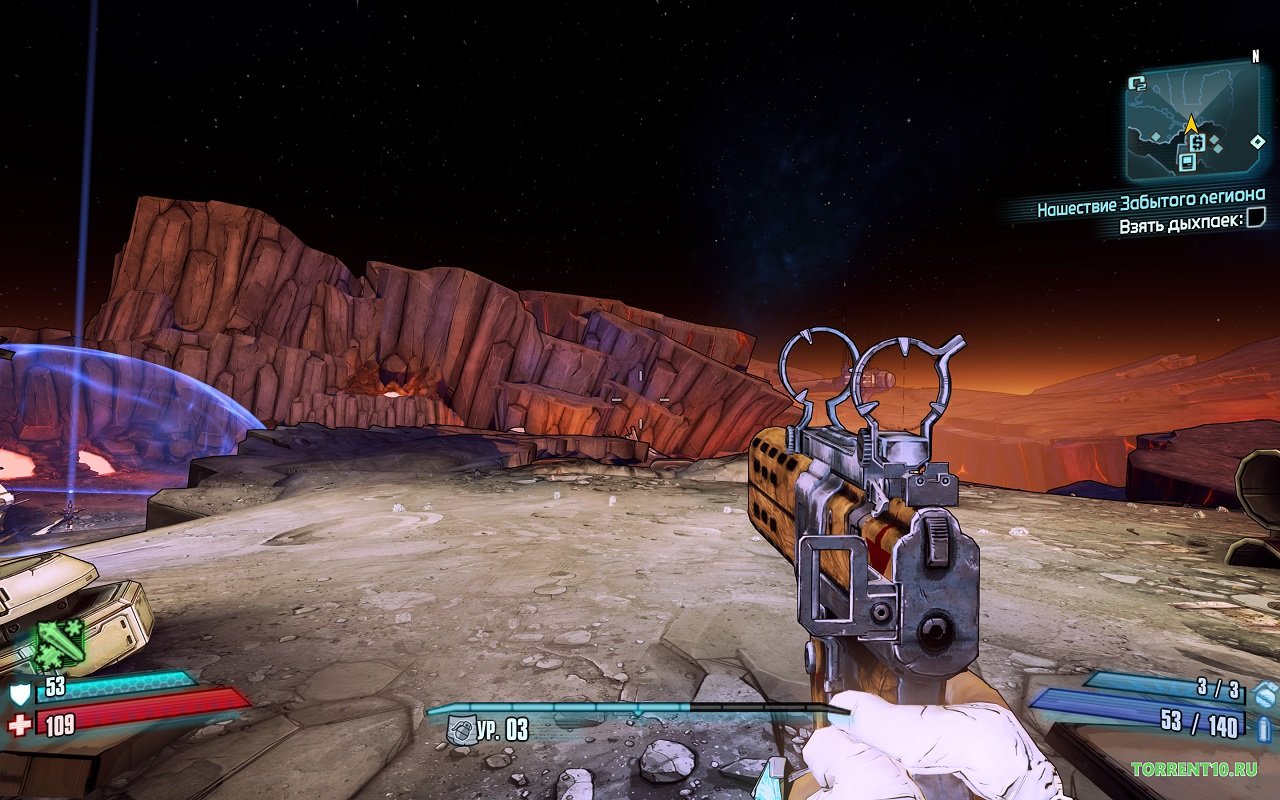
Task: Click the red cross health icon
Action: [x=19, y=725]
